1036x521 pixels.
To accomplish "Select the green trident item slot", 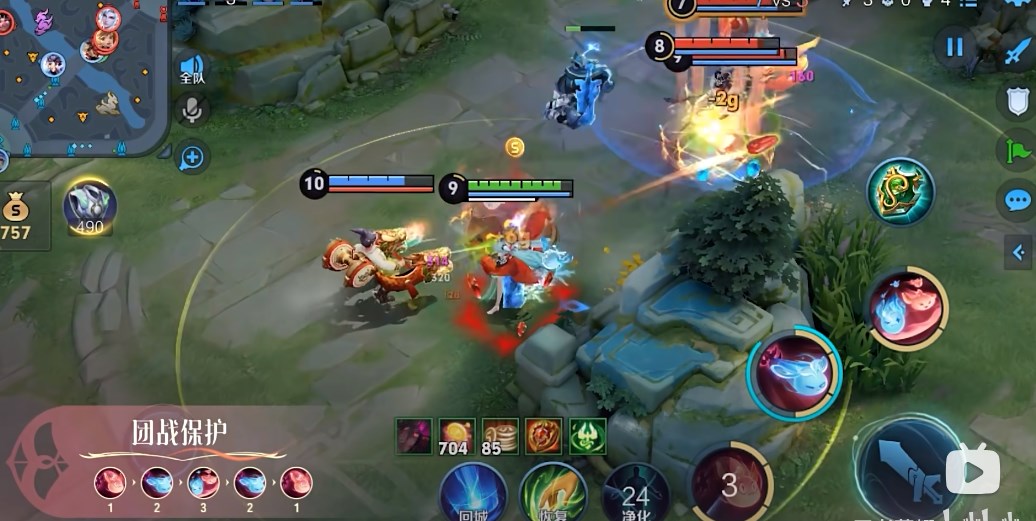I will (588, 436).
